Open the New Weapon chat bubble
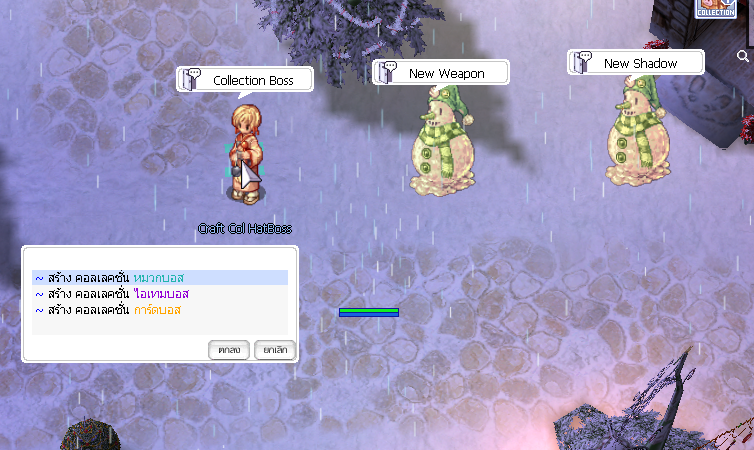The width and height of the screenshot is (754, 450). point(441,73)
